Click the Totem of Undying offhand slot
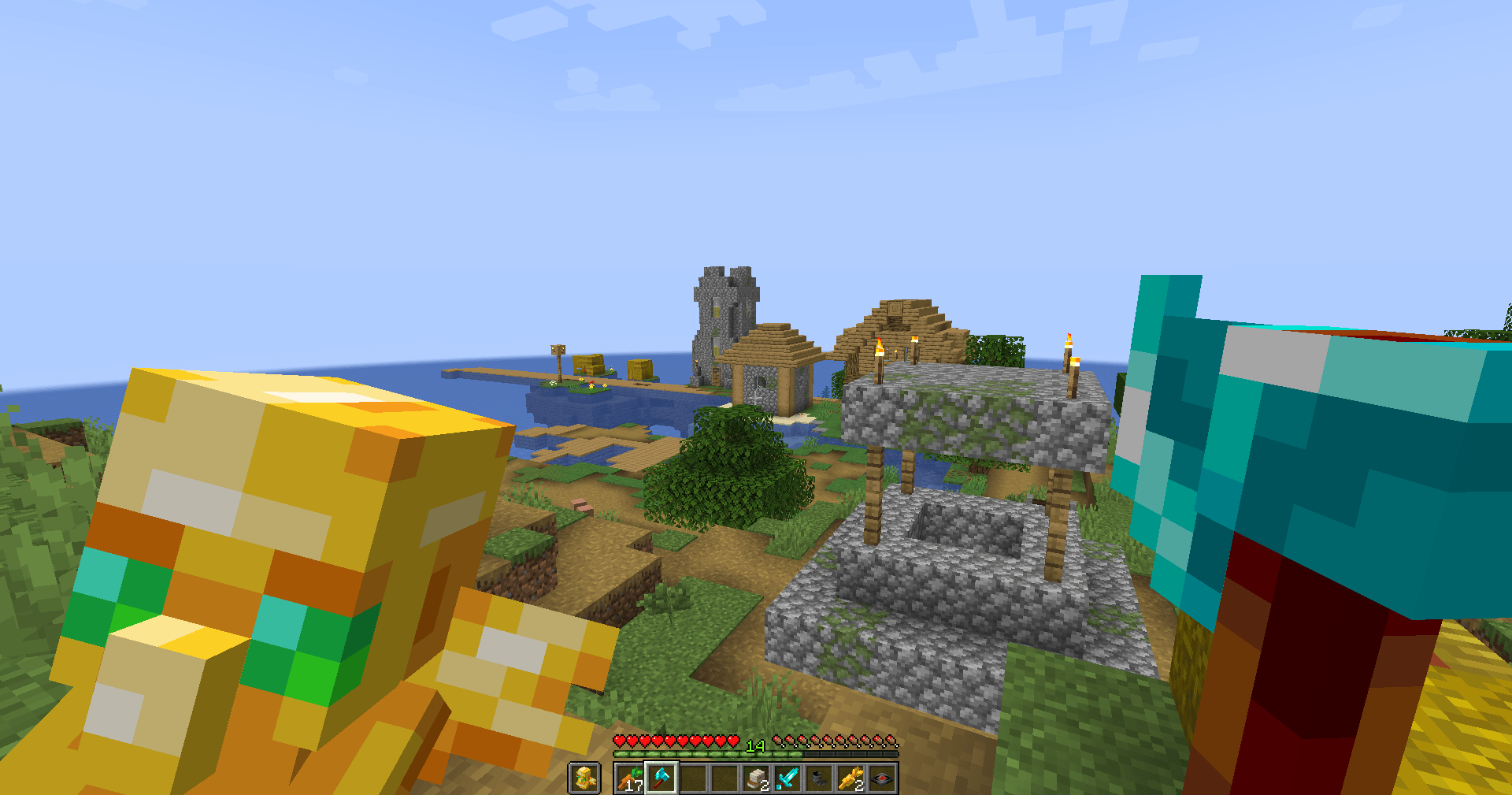 (x=584, y=778)
